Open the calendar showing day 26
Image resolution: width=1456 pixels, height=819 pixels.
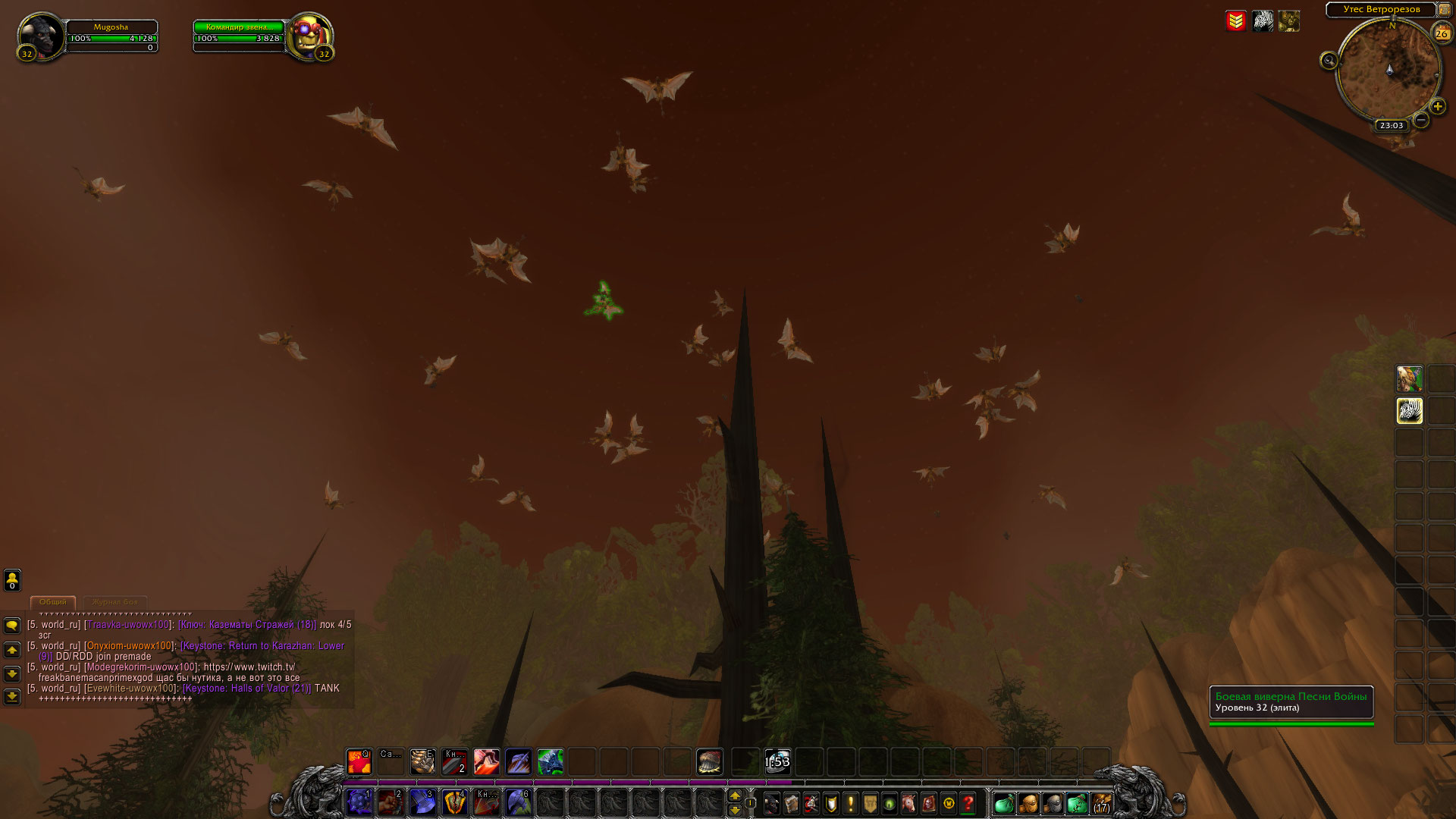coord(1442,33)
